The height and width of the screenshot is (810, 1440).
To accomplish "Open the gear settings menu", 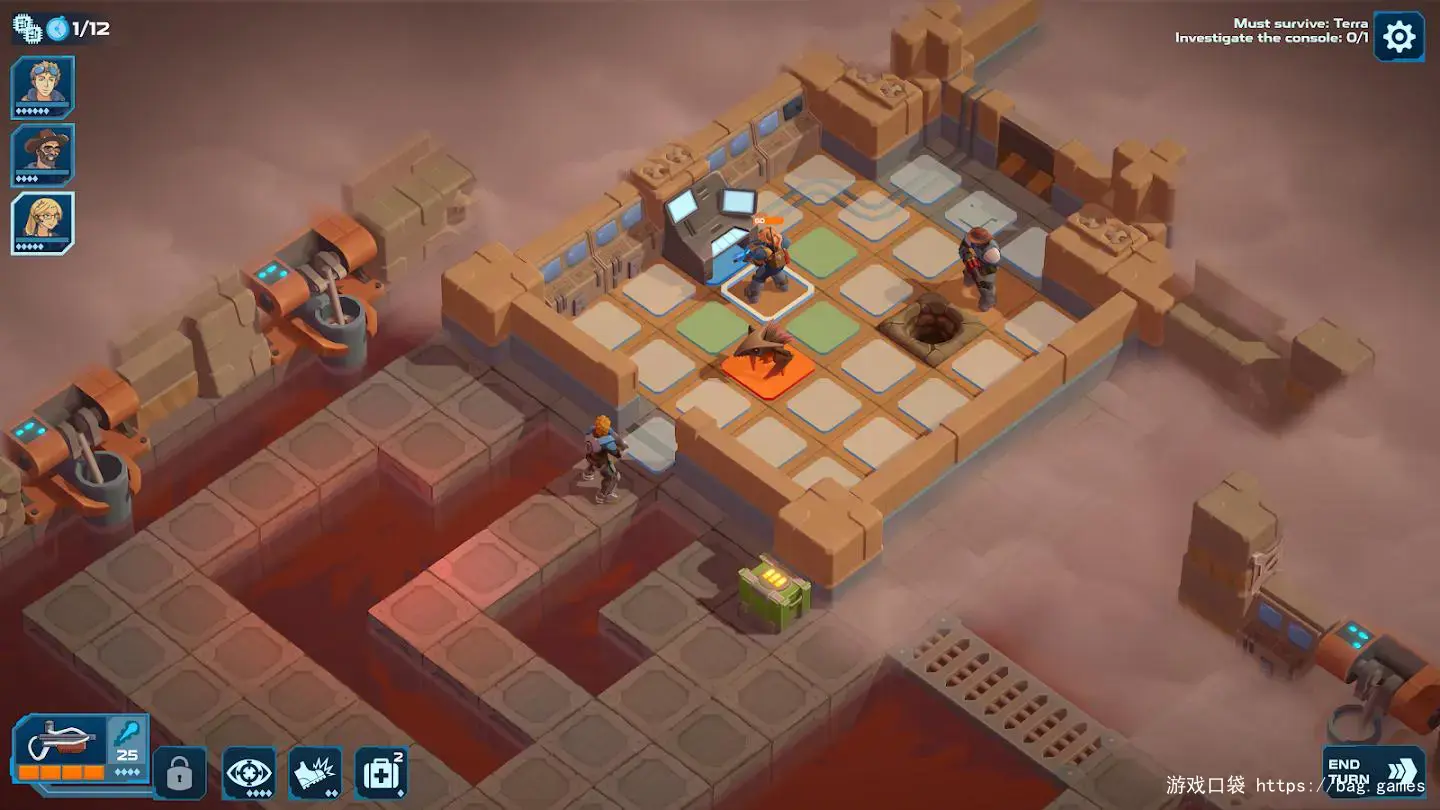I will pyautogui.click(x=1398, y=37).
